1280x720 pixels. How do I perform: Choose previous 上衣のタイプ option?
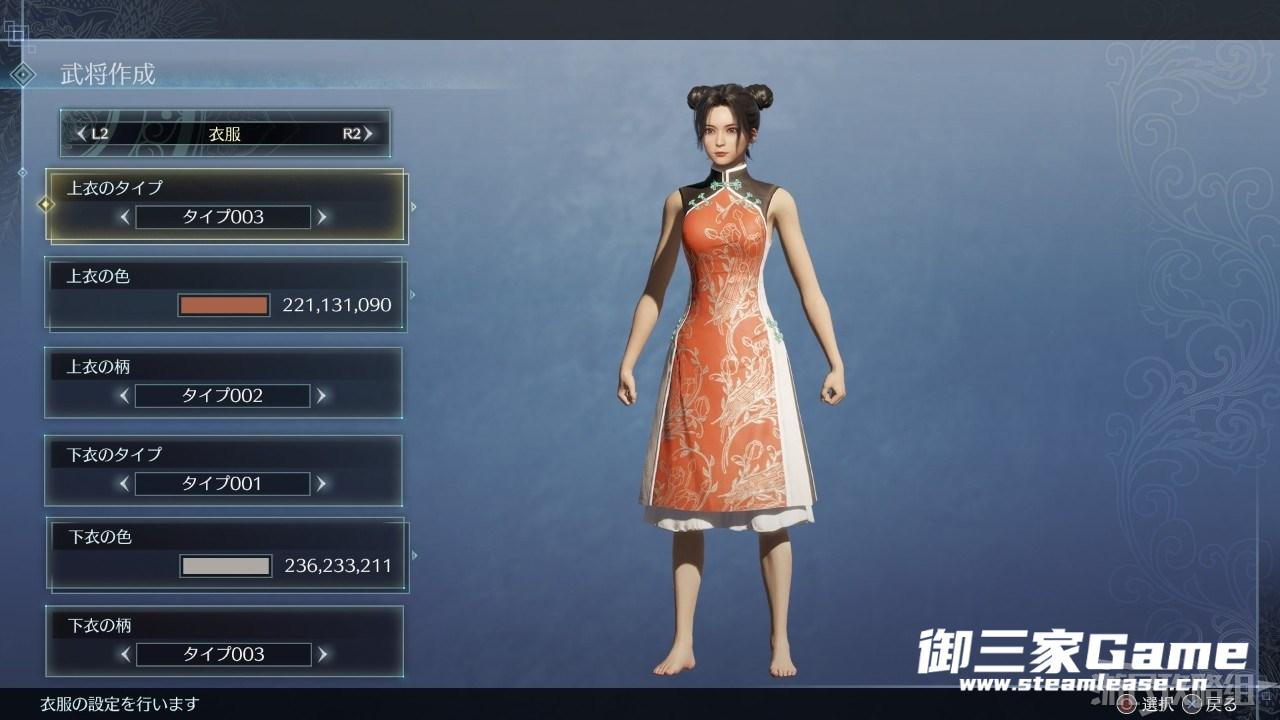coord(125,216)
